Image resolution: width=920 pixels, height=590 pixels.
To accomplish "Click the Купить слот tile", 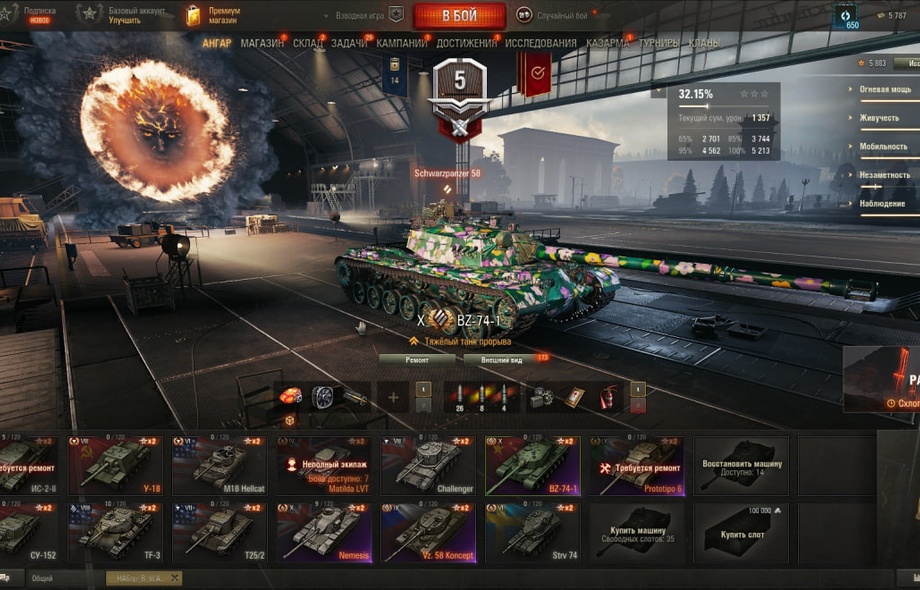I will (x=741, y=533).
